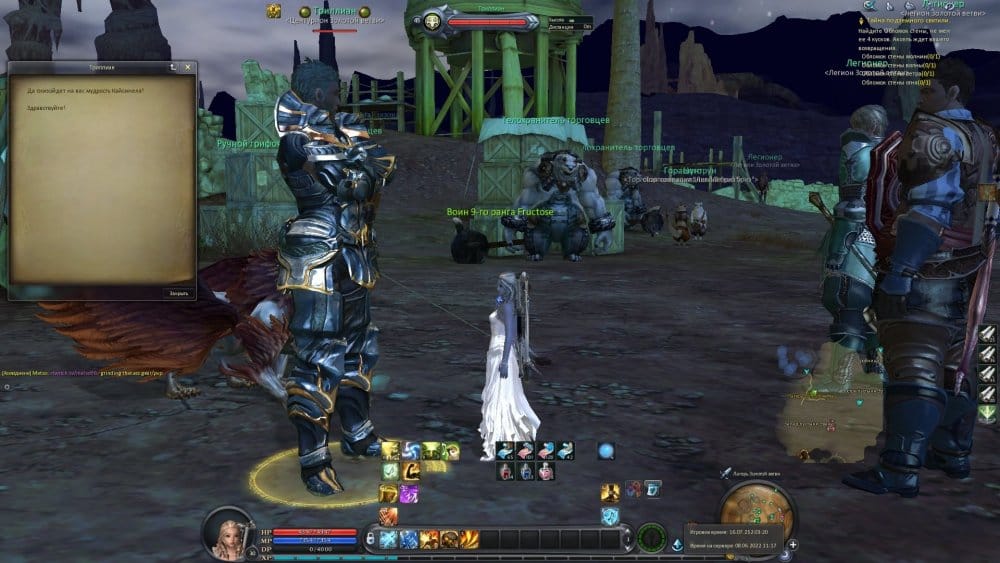Viewport: 1000px width, 563px height.
Task: Click the target portrait frame at top center
Action: point(433,20)
